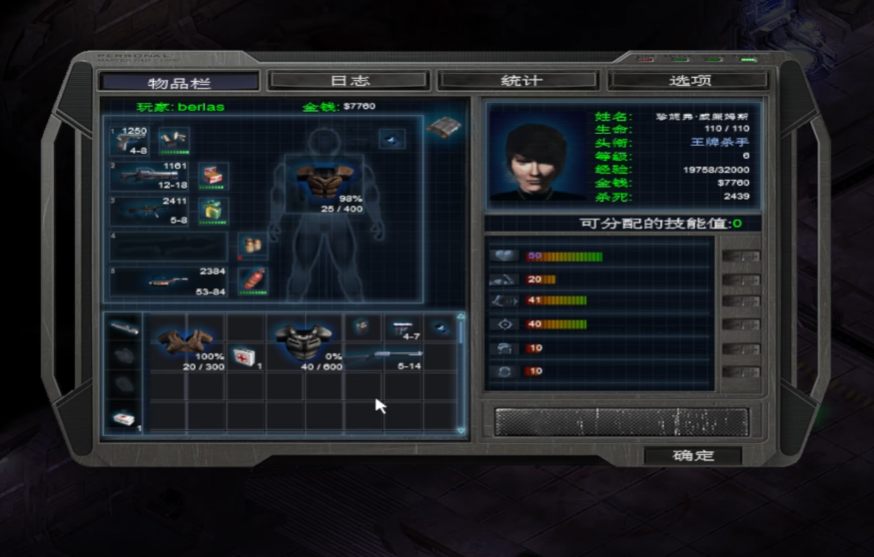Screen dimensions: 874x557
Task: Select the accuracy skill eye icon
Action: click(x=503, y=324)
